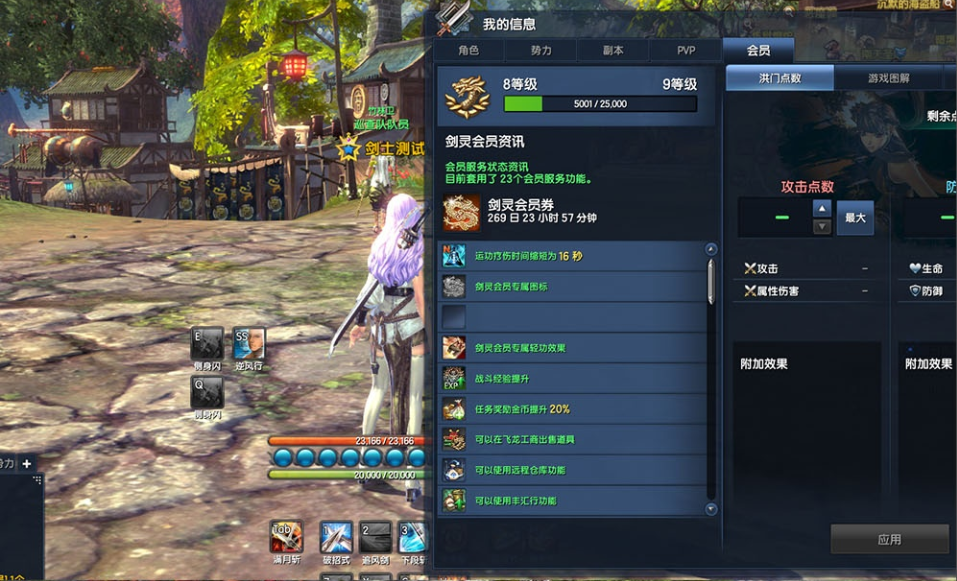
Task: Activate the 破招式 skill icon
Action: [335, 537]
